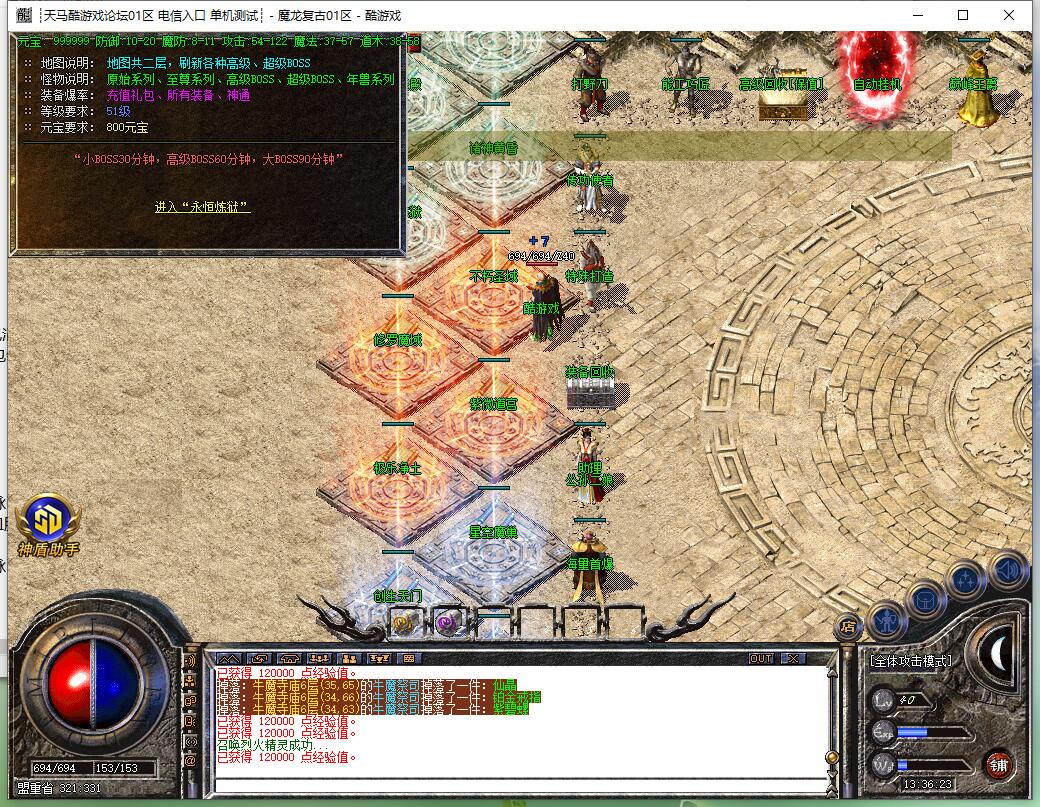
Task: Click the chat text input field
Action: pyautogui.click(x=520, y=783)
